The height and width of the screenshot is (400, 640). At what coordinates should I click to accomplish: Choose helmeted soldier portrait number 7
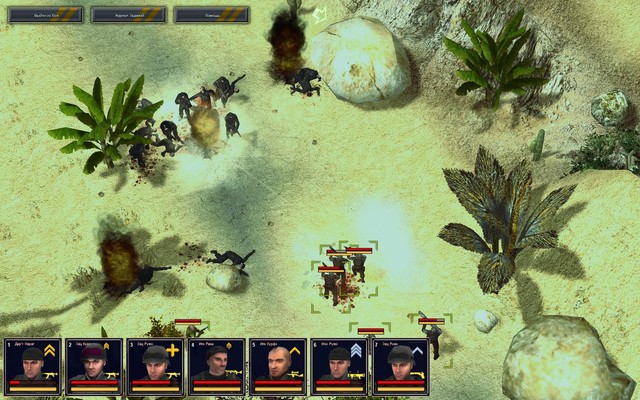click(x=400, y=366)
